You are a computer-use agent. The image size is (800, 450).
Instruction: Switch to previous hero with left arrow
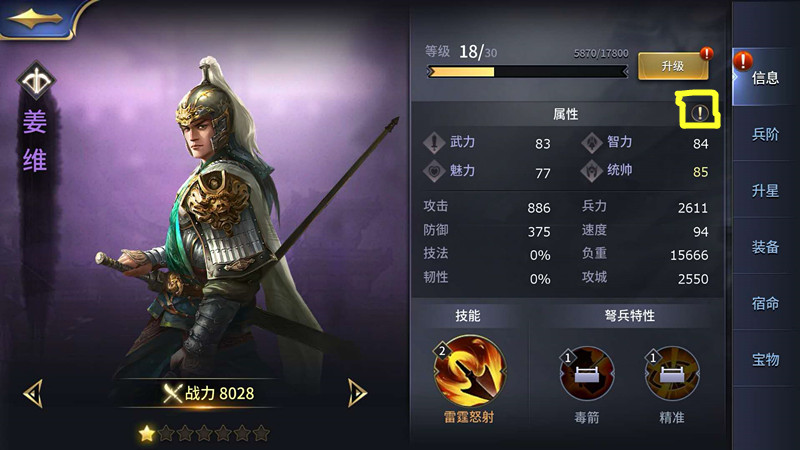coord(33,393)
